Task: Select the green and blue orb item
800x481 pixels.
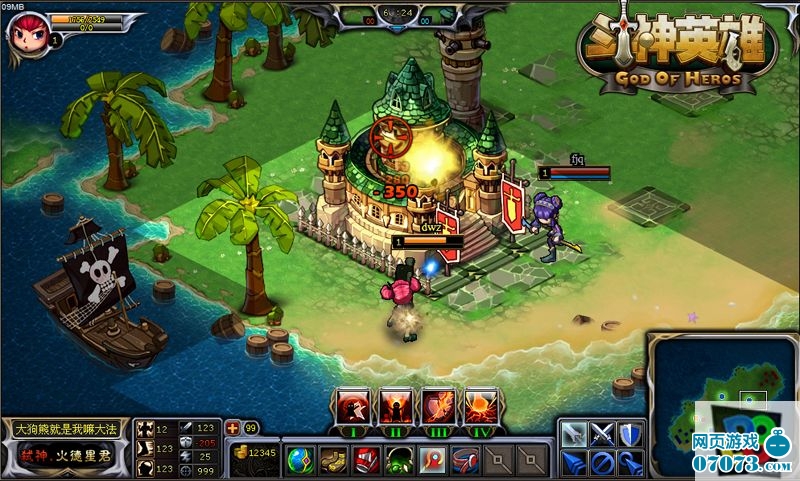Action: [x=300, y=460]
